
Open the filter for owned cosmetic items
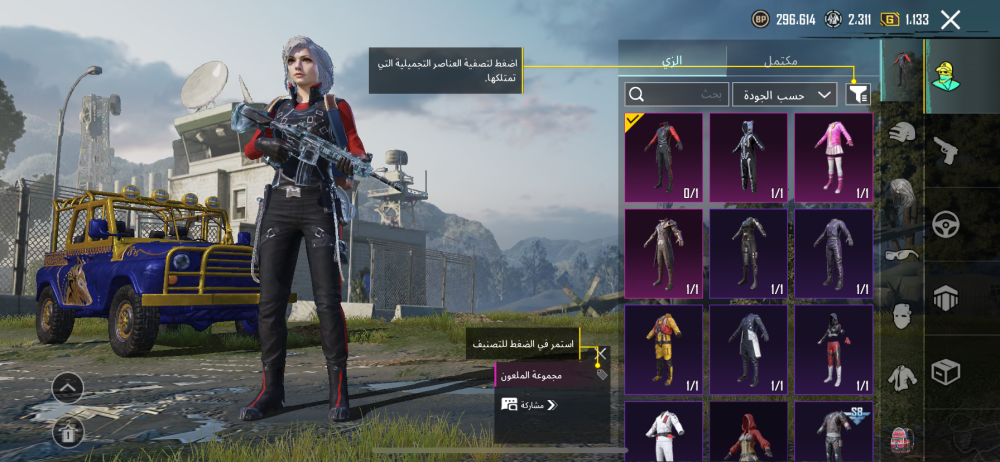coord(858,94)
